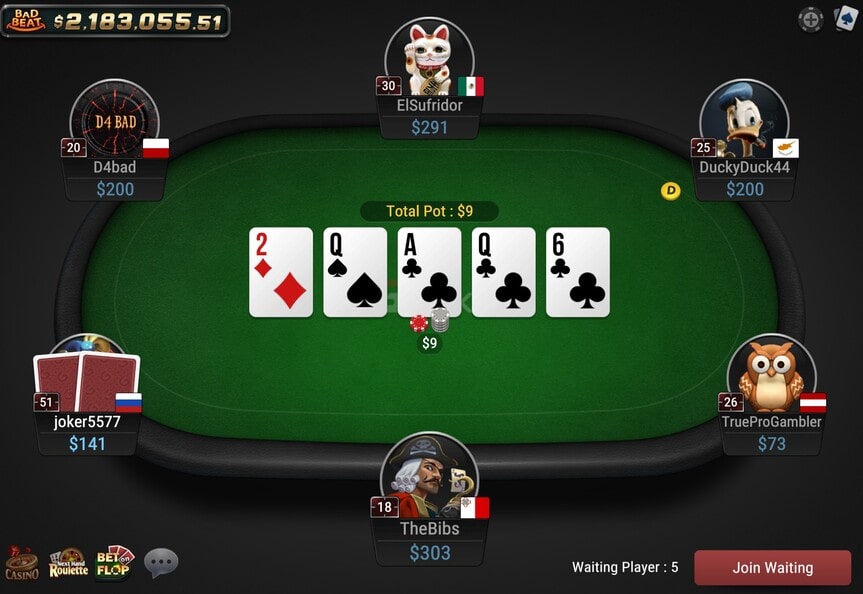
Task: Open the Bad Beat jackpot banner
Action: coord(115,20)
